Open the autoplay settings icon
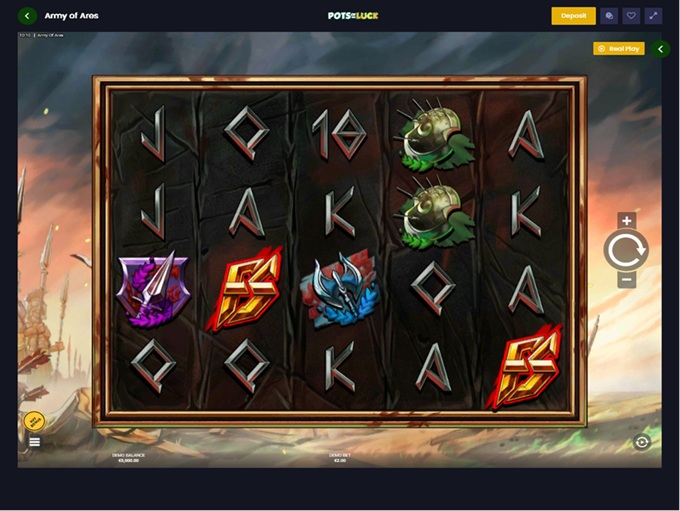 pyautogui.click(x=642, y=442)
